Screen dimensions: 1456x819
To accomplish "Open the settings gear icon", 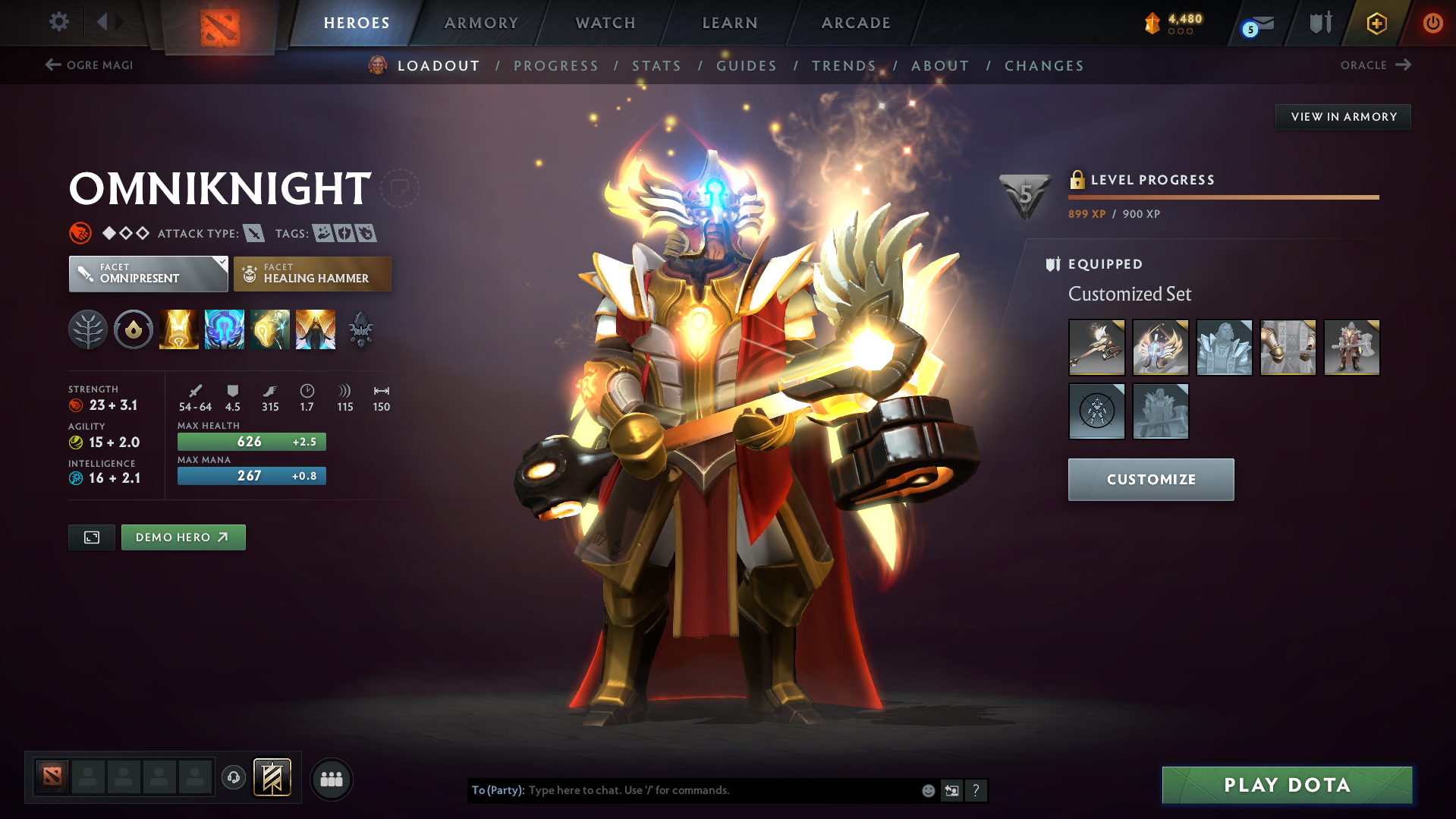I will point(58,22).
